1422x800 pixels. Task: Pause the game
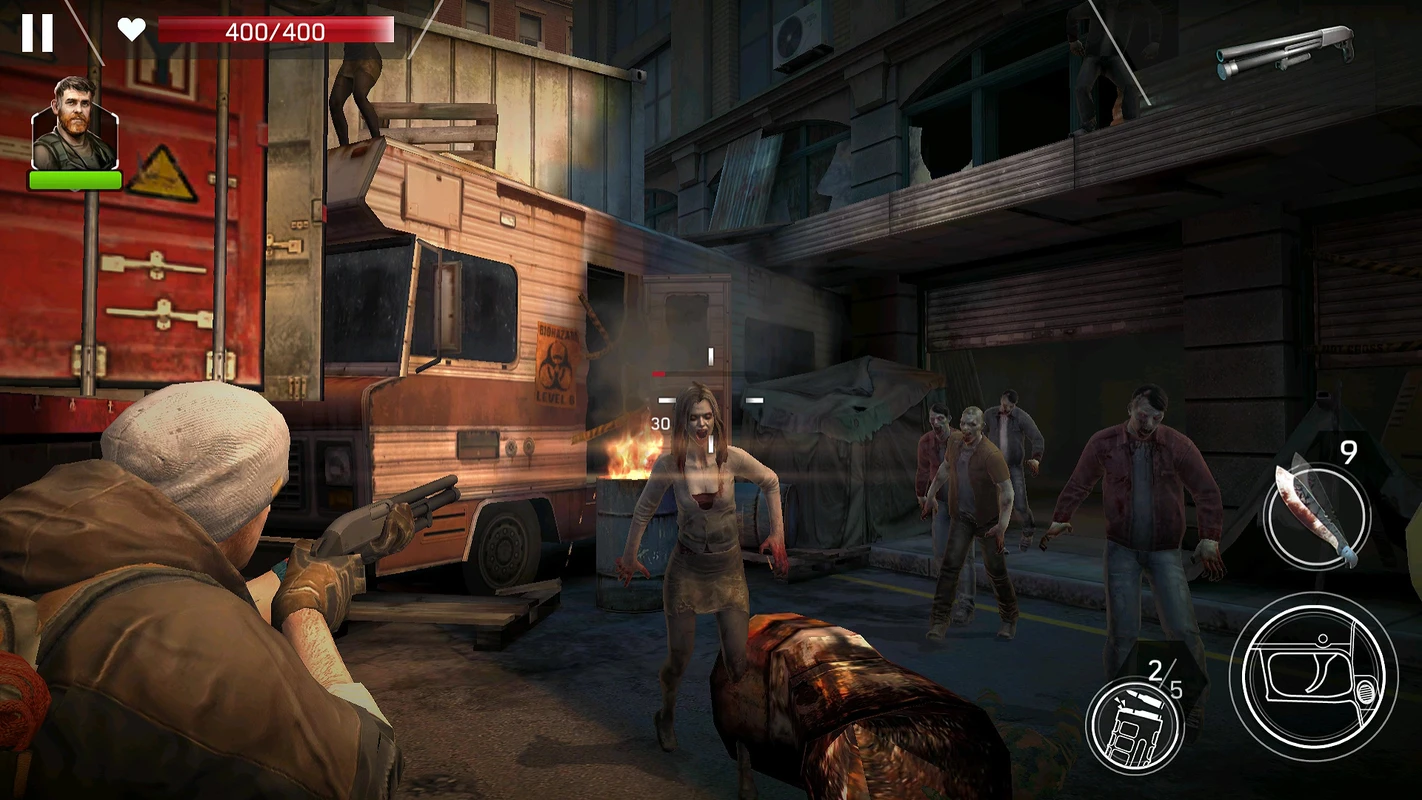click(37, 33)
